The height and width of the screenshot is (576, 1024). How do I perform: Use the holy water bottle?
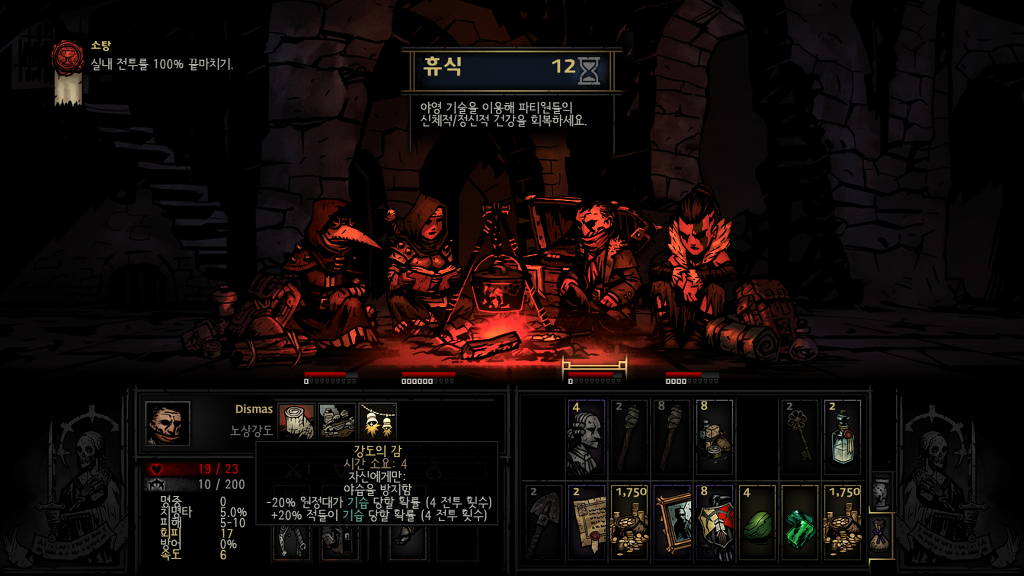pos(844,438)
